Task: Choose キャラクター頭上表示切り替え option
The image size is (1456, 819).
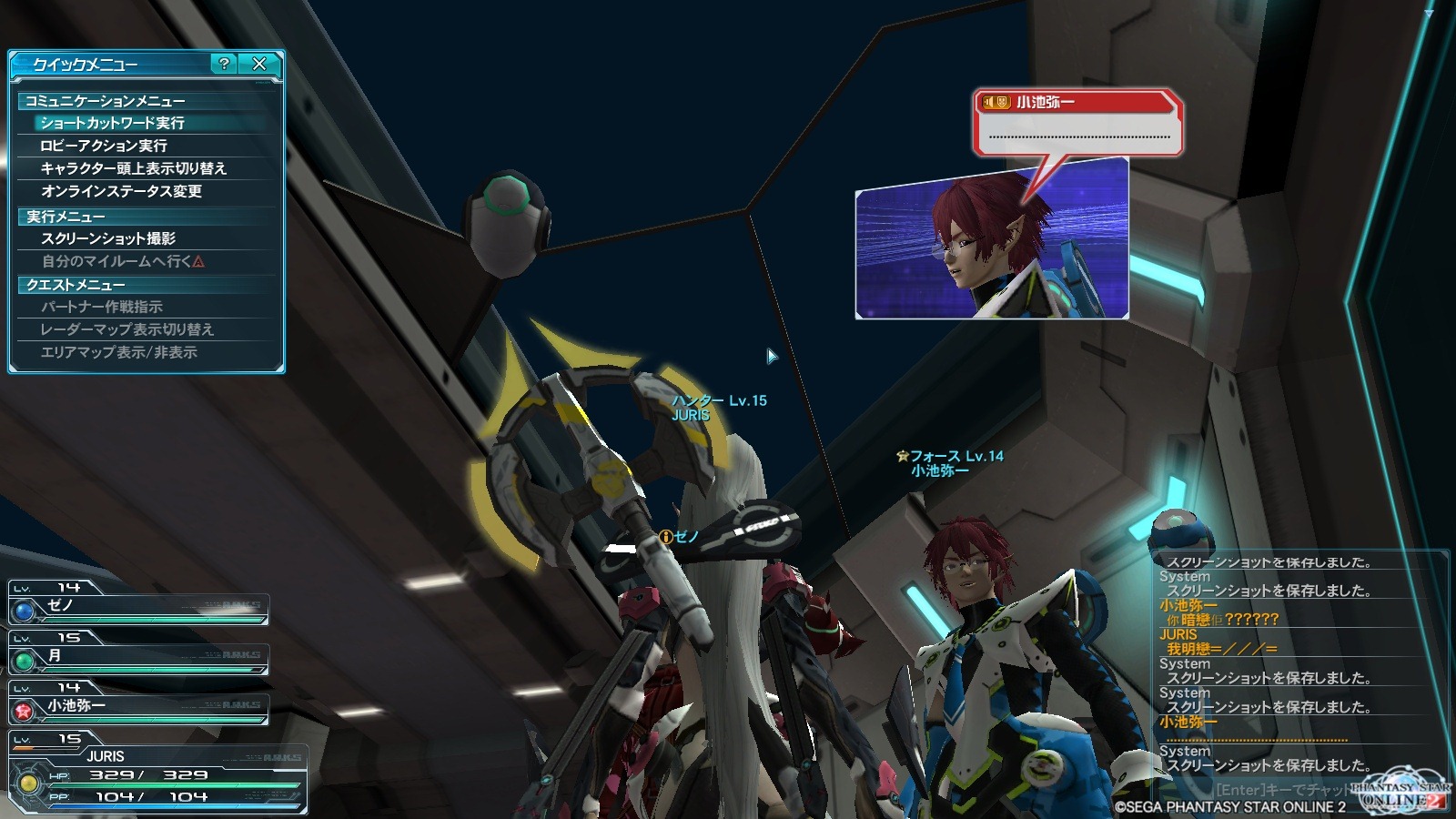Action: [134, 168]
